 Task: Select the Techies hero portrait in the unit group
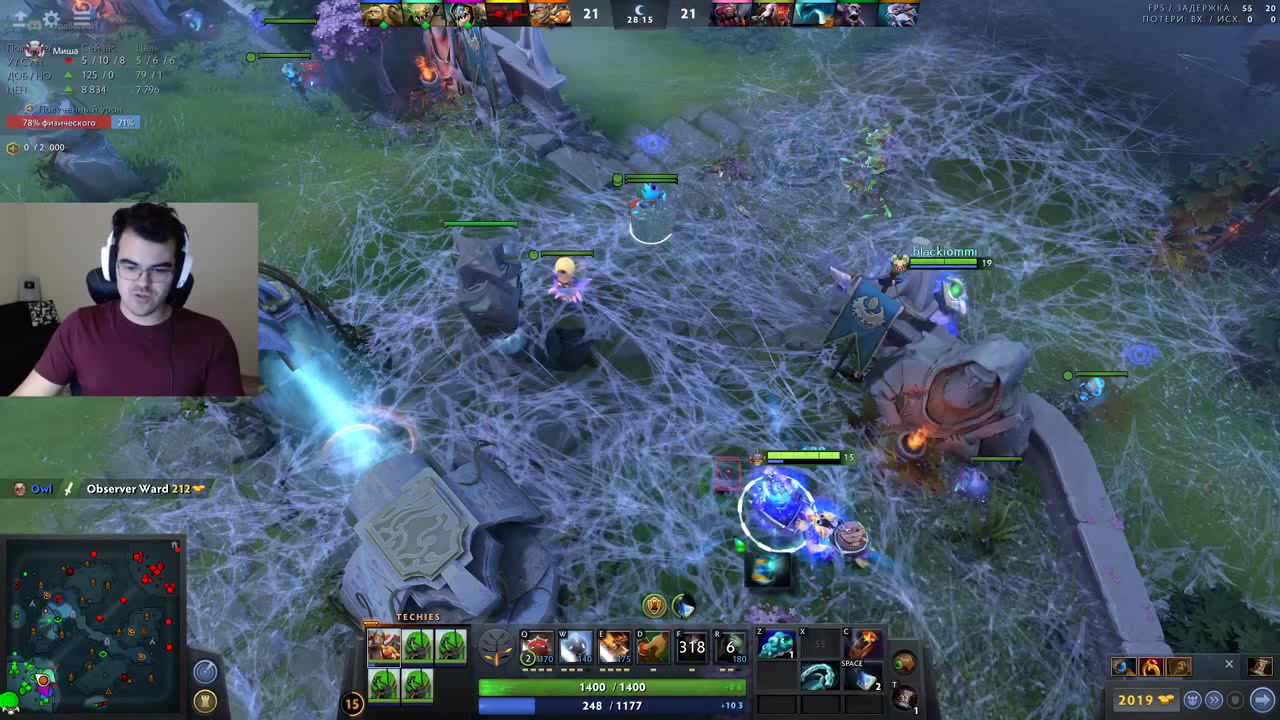pos(384,646)
